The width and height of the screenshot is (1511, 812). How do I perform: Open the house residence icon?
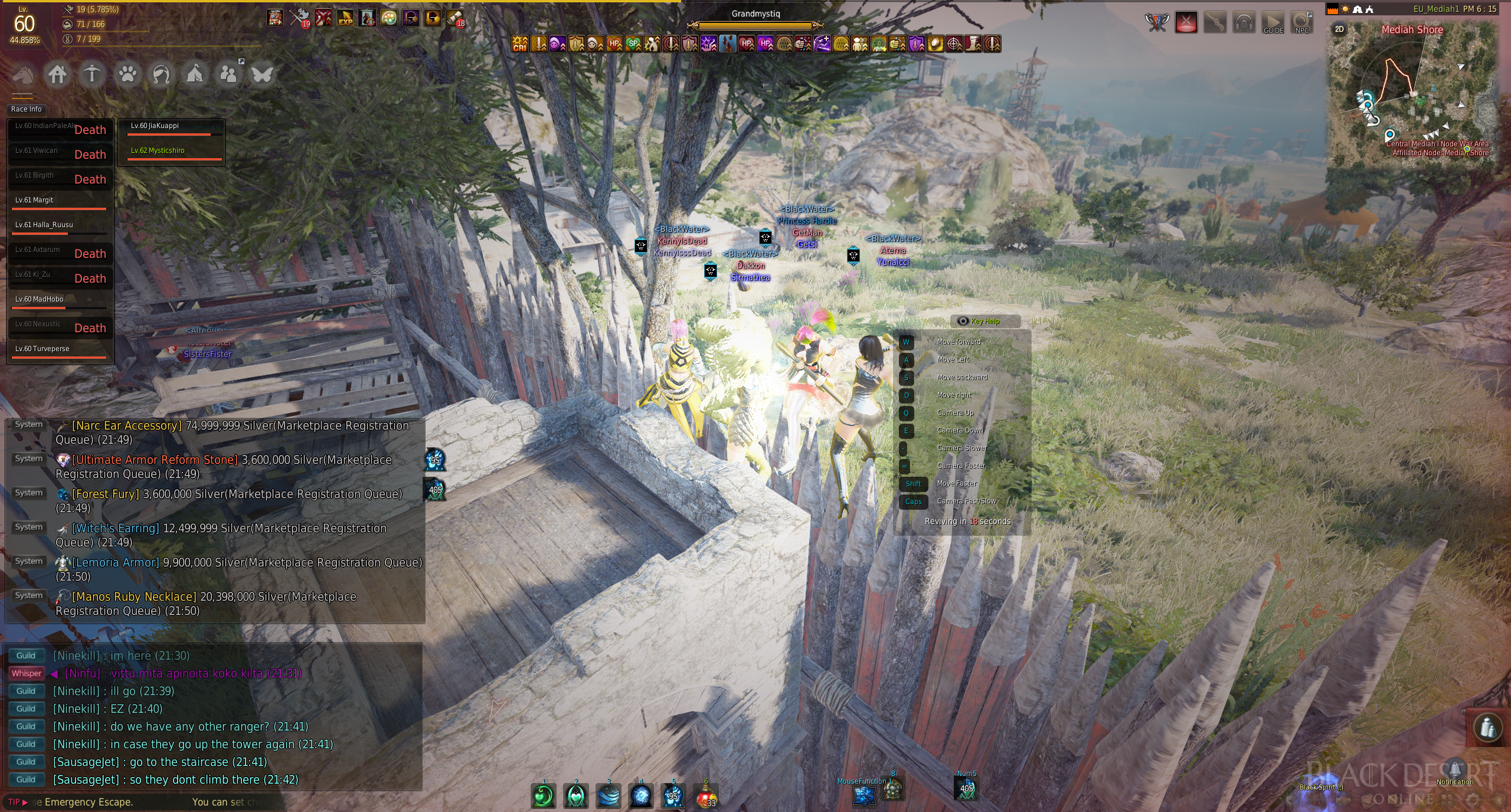tap(57, 75)
